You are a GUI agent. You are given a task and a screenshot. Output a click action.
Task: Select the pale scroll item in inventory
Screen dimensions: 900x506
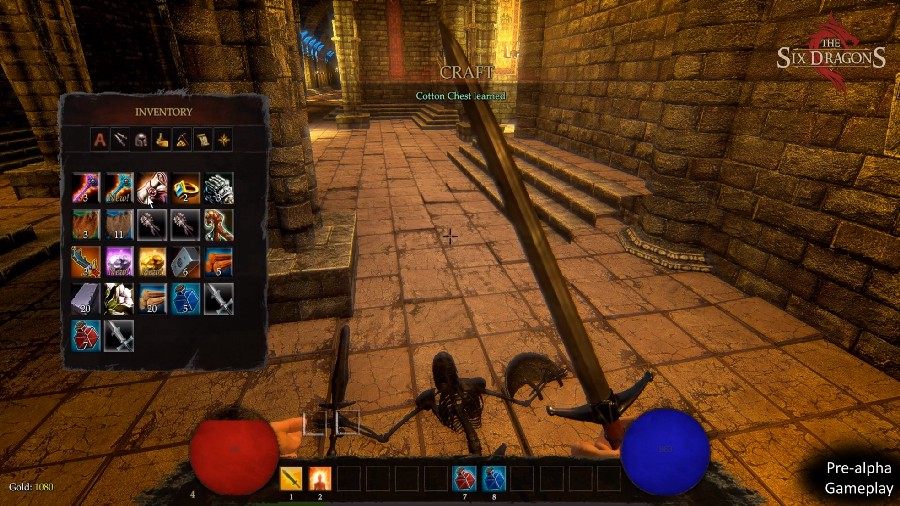[153, 187]
